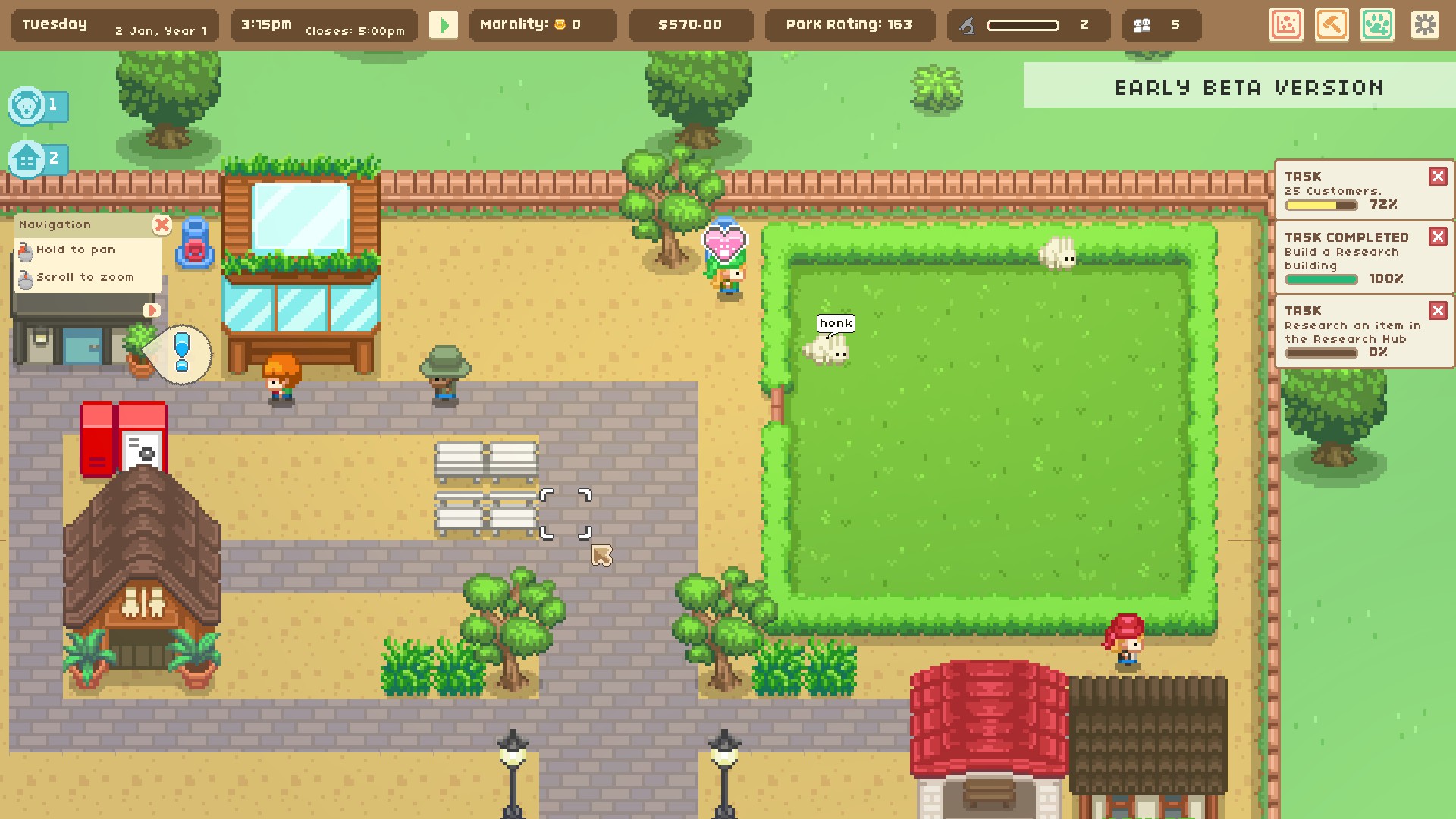This screenshot has width=1456, height=819.
Task: Open the settings gear icon
Action: [1426, 25]
